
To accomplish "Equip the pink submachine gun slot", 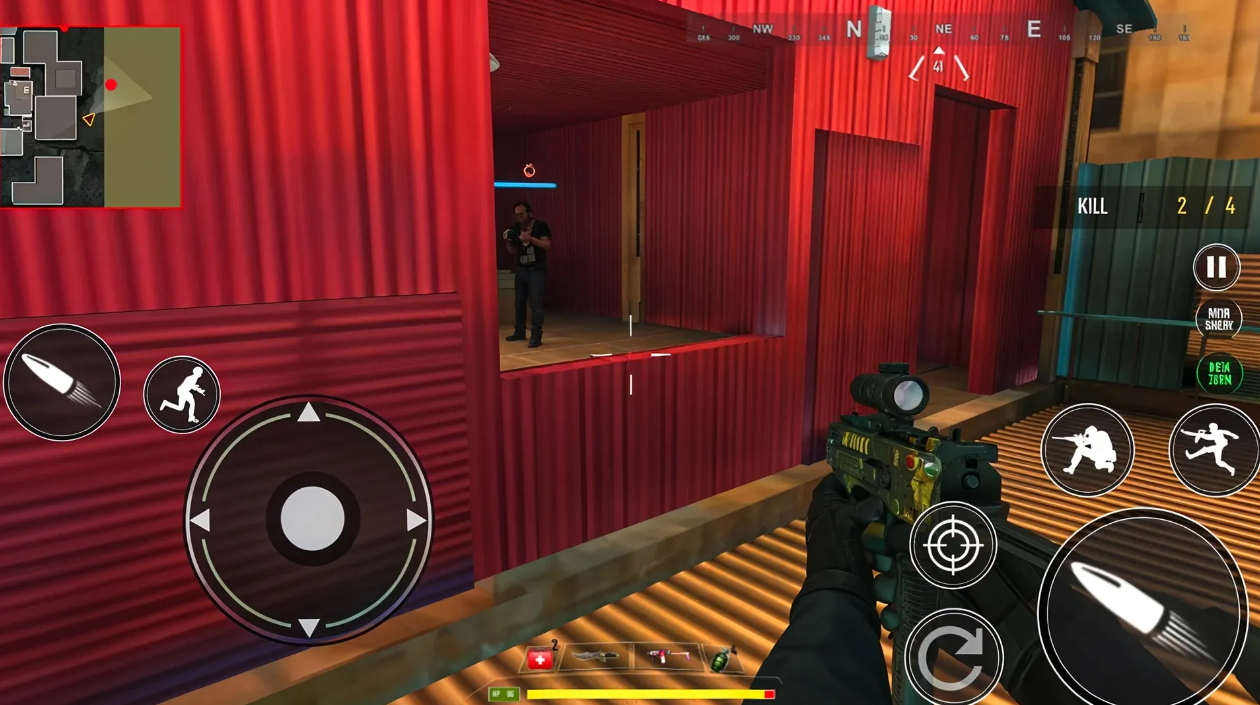I will coord(662,658).
